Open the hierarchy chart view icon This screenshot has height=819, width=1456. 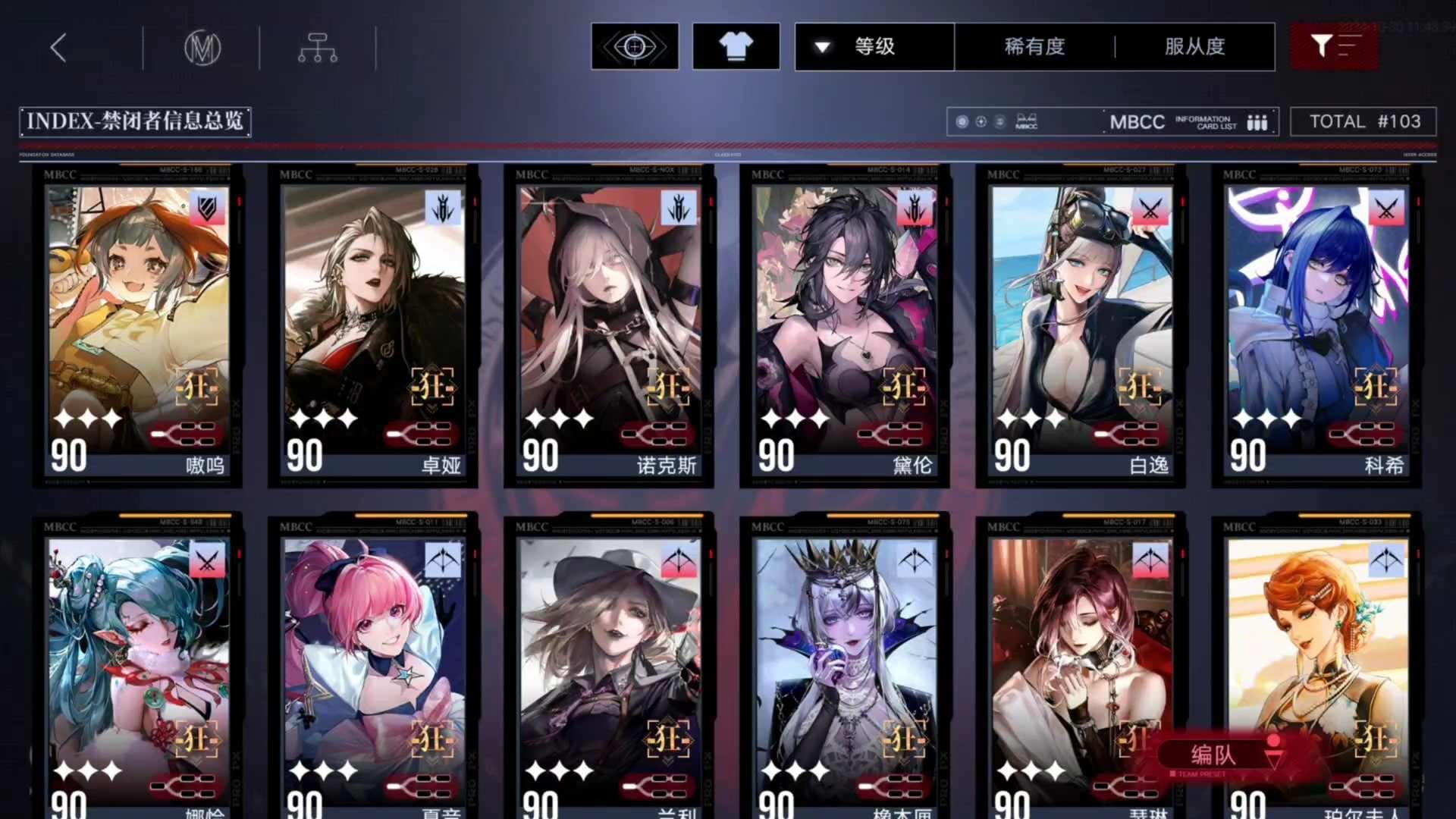pyautogui.click(x=318, y=47)
